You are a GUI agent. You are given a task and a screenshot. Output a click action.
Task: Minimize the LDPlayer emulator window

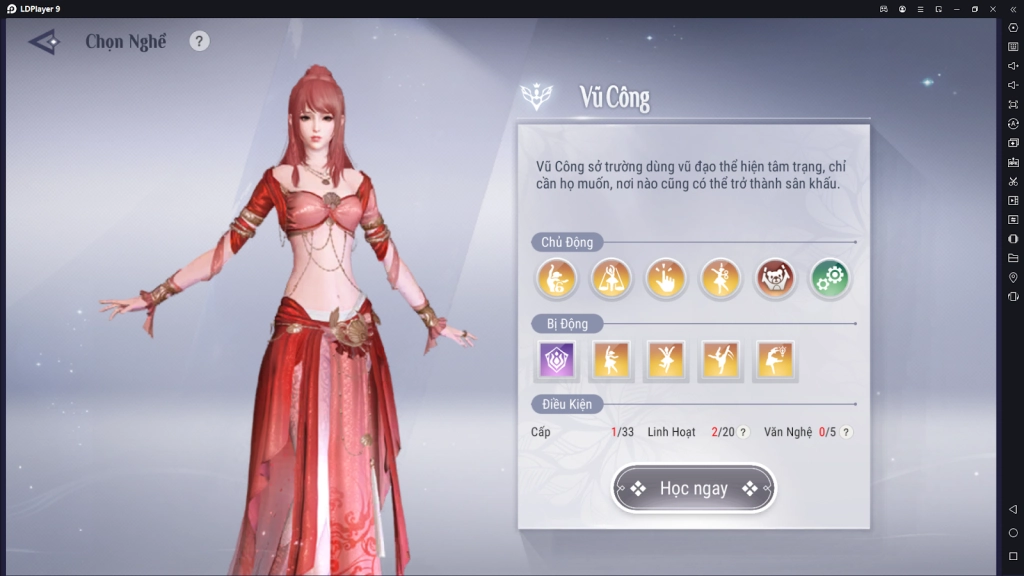[x=956, y=8]
